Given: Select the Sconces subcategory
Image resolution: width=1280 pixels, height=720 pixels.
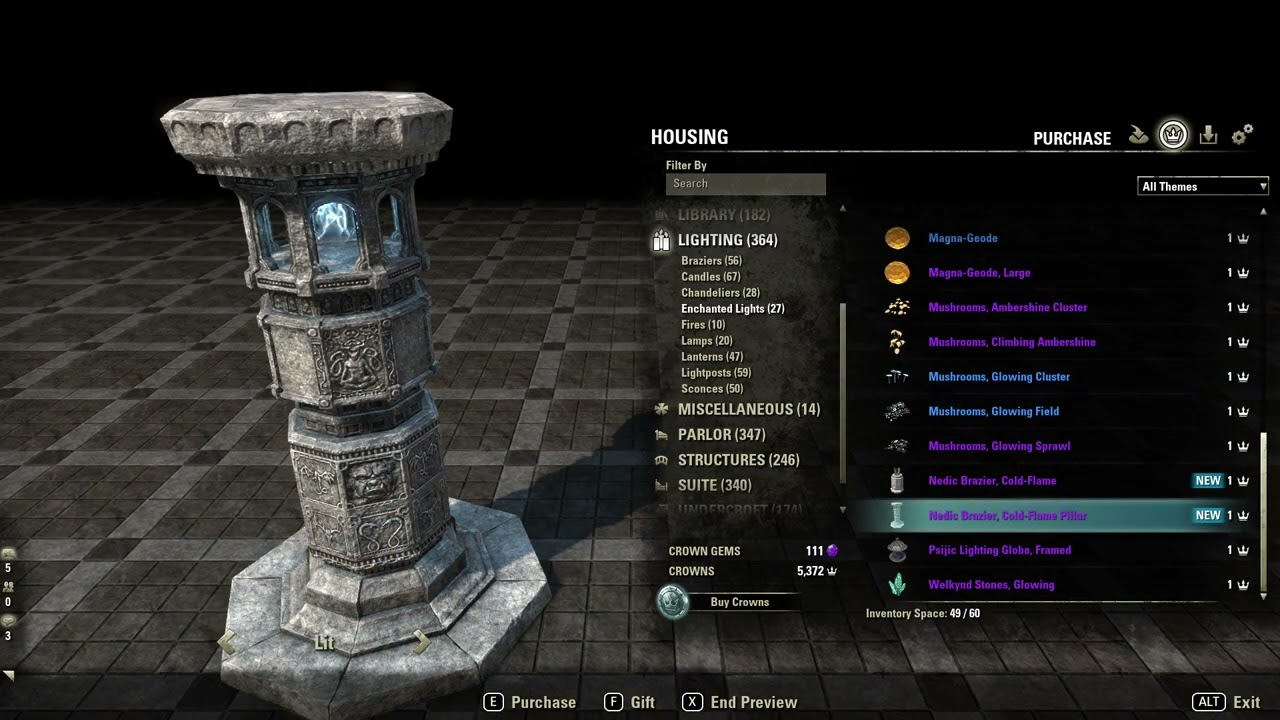Looking at the screenshot, I should coord(712,389).
